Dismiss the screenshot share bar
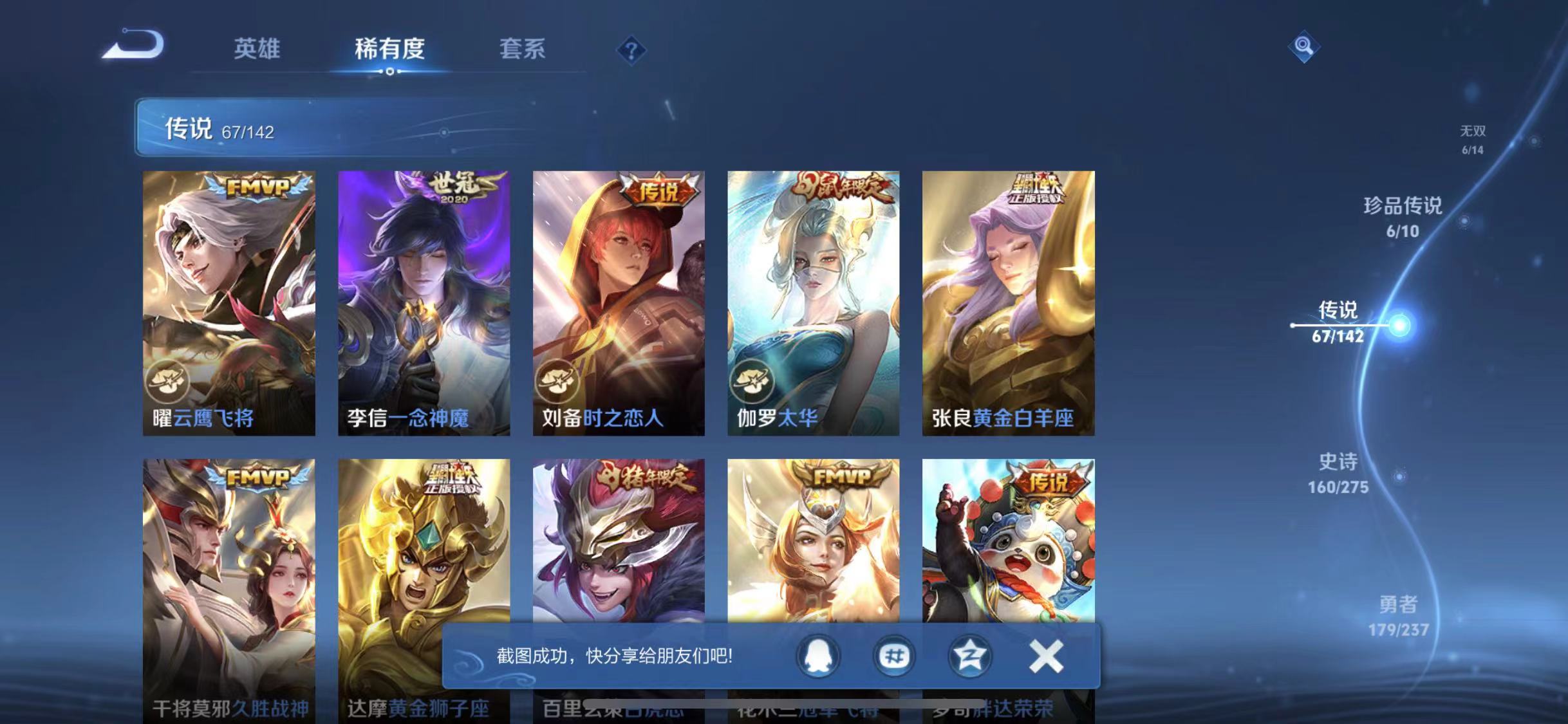Viewport: 1568px width, 724px height. click(1047, 656)
